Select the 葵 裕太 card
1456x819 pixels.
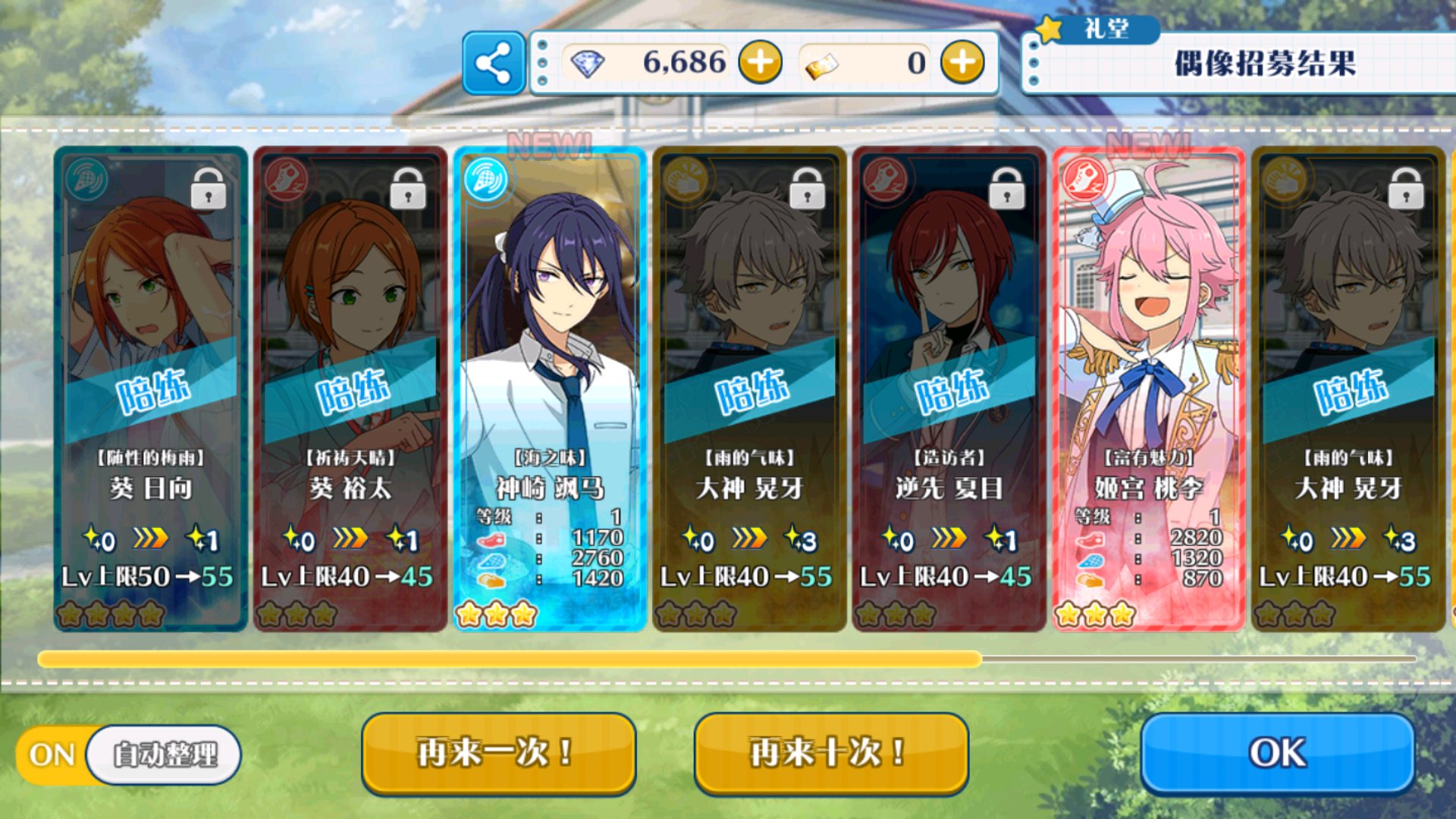[350, 388]
